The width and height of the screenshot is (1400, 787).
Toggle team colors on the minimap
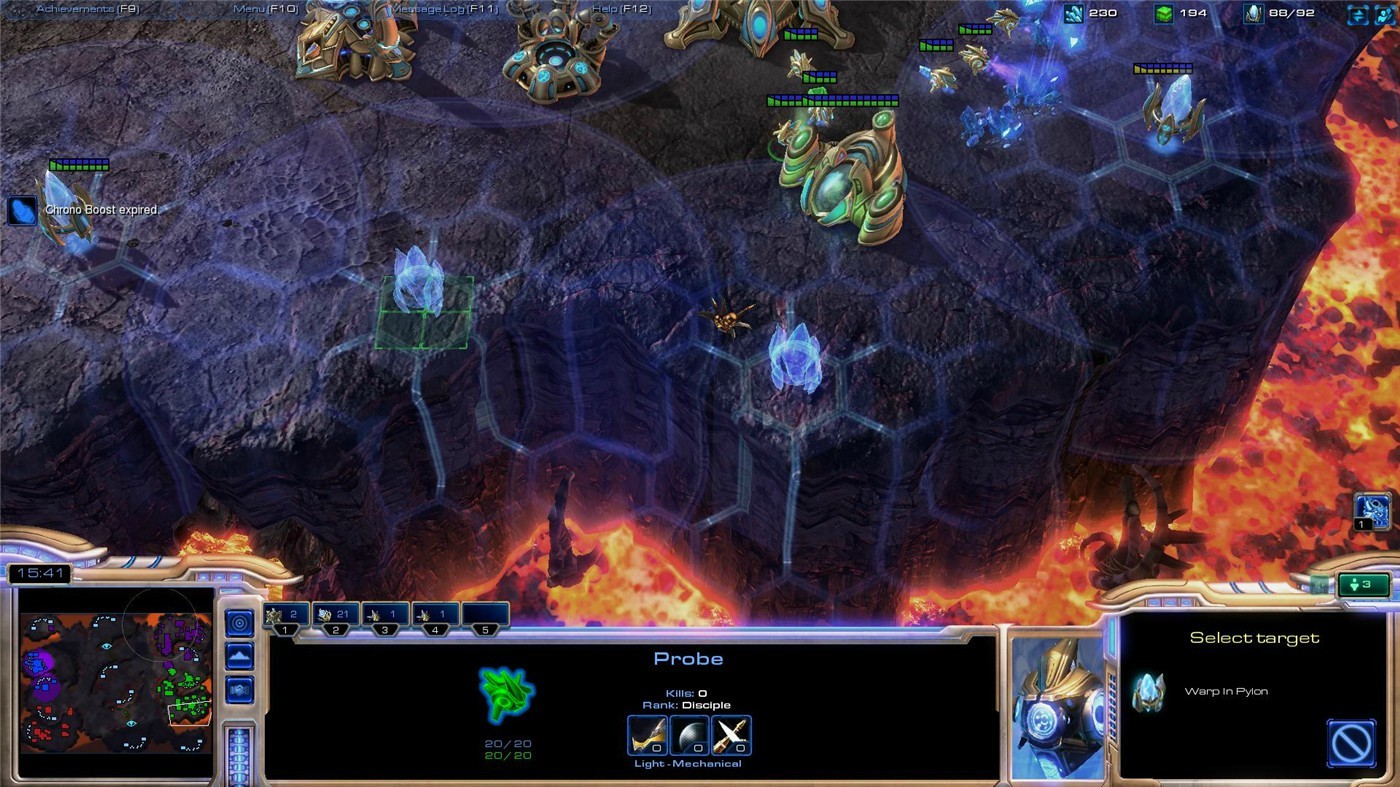[x=238, y=690]
